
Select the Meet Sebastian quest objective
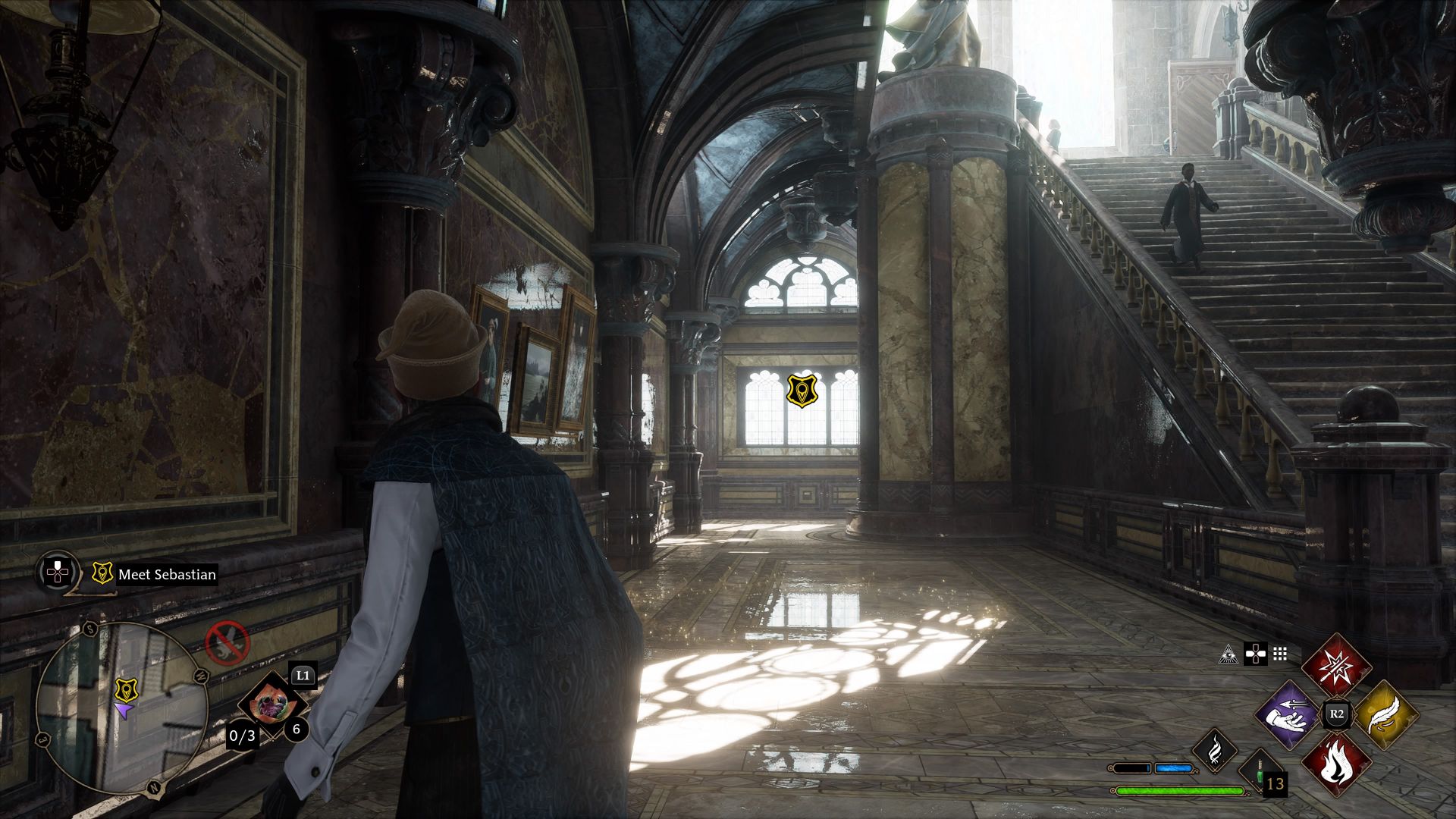click(x=166, y=574)
